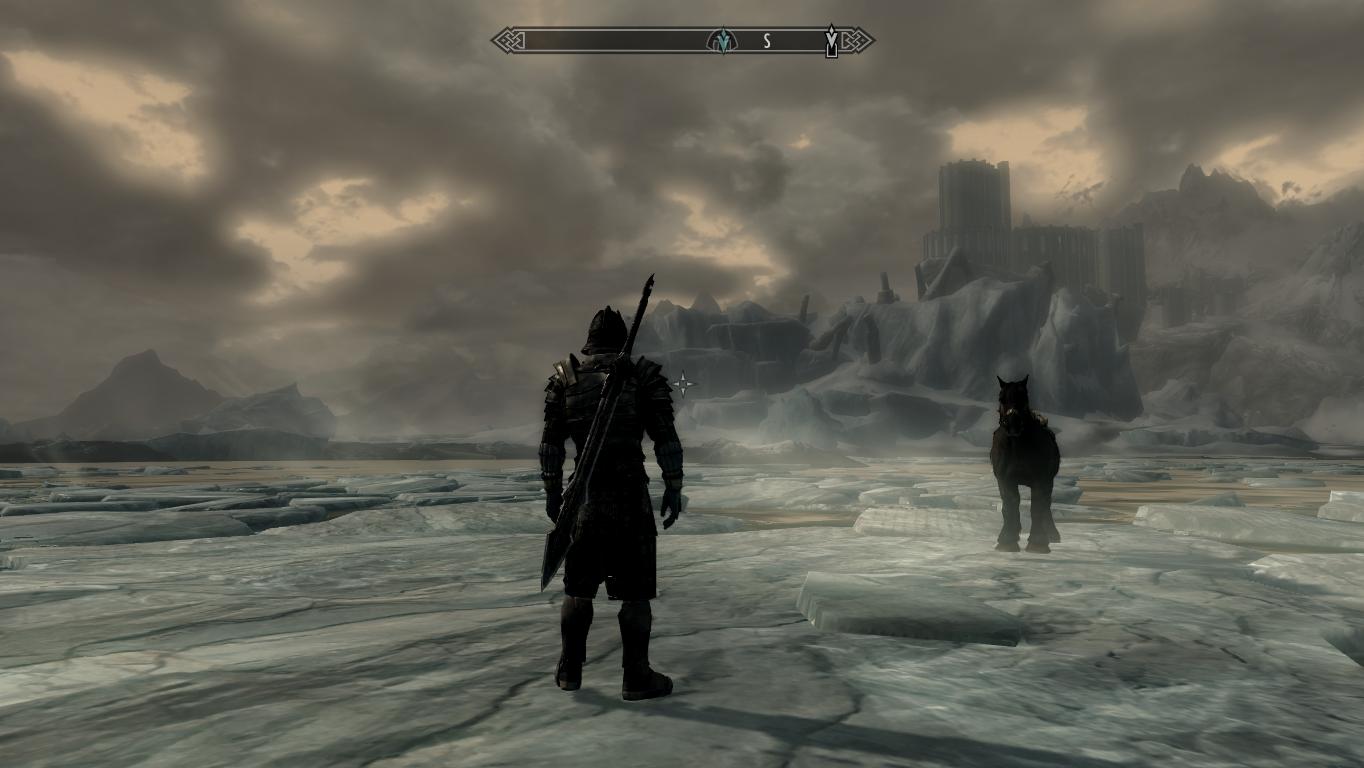Click the teal quest marker on the compass
This screenshot has height=768, width=1364.
tap(721, 41)
